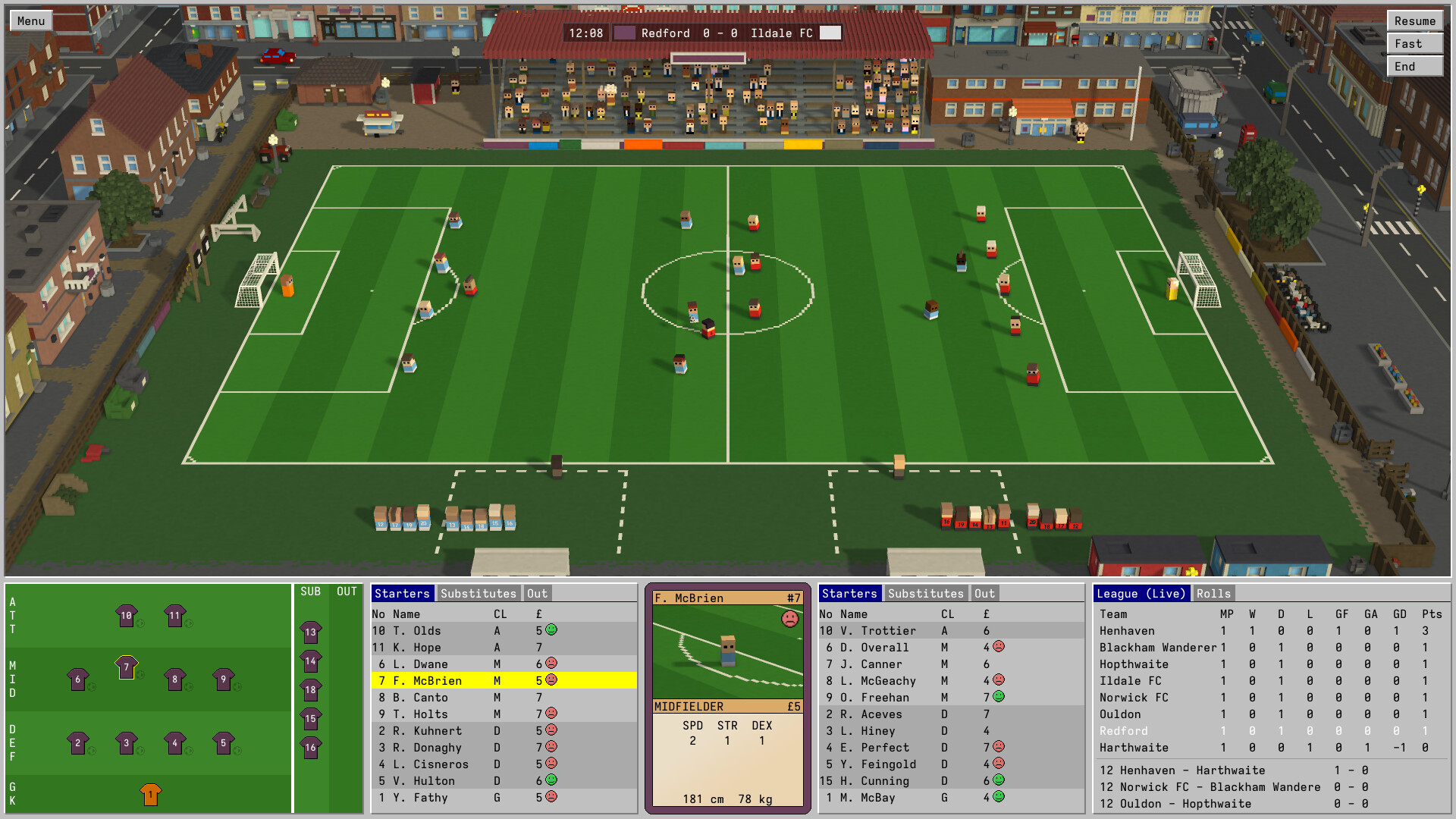Select jersey number 10 in the ATT row
The image size is (1456, 819).
pos(126,615)
